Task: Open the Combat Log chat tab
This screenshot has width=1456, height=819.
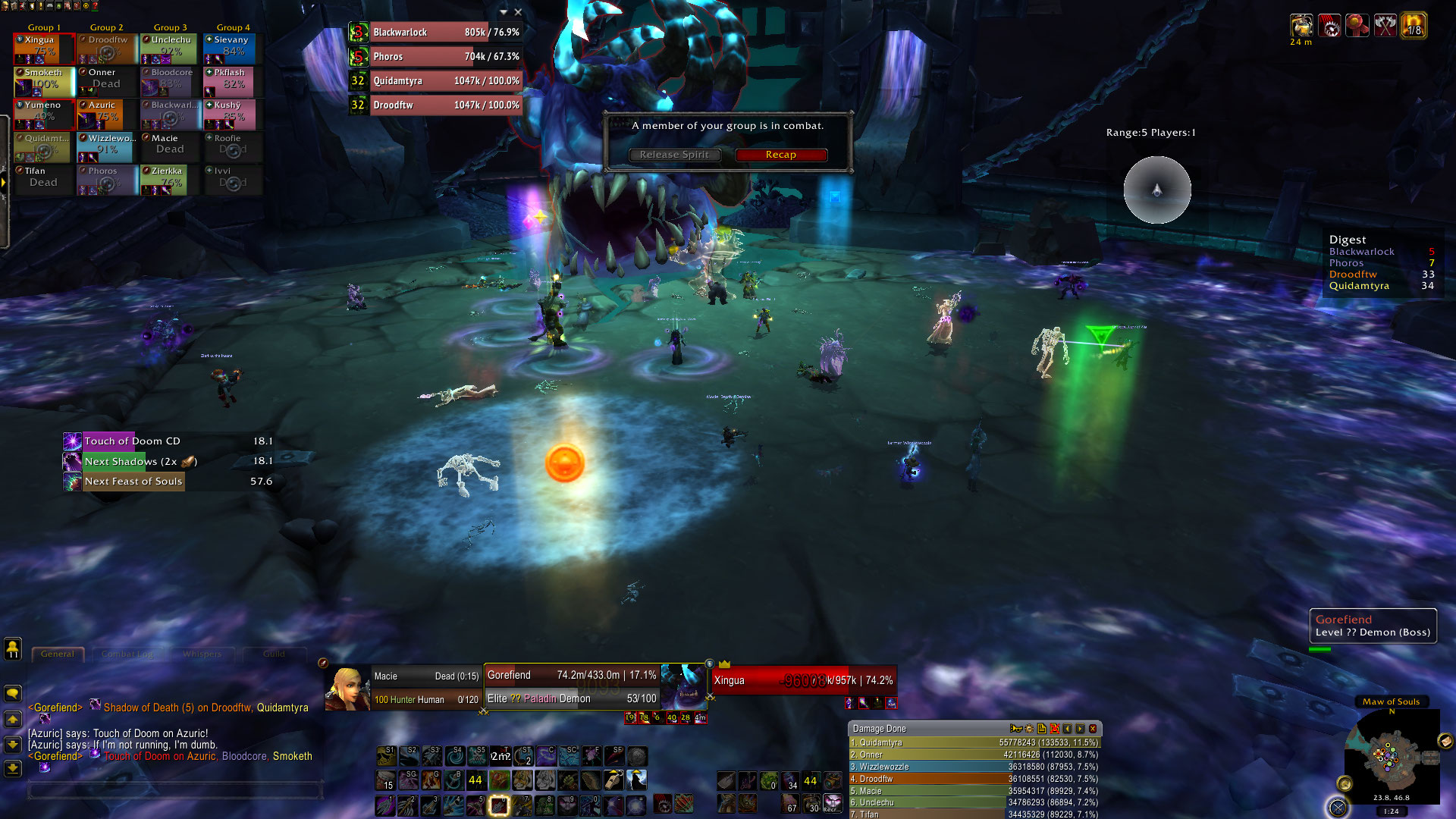Action: click(x=127, y=654)
